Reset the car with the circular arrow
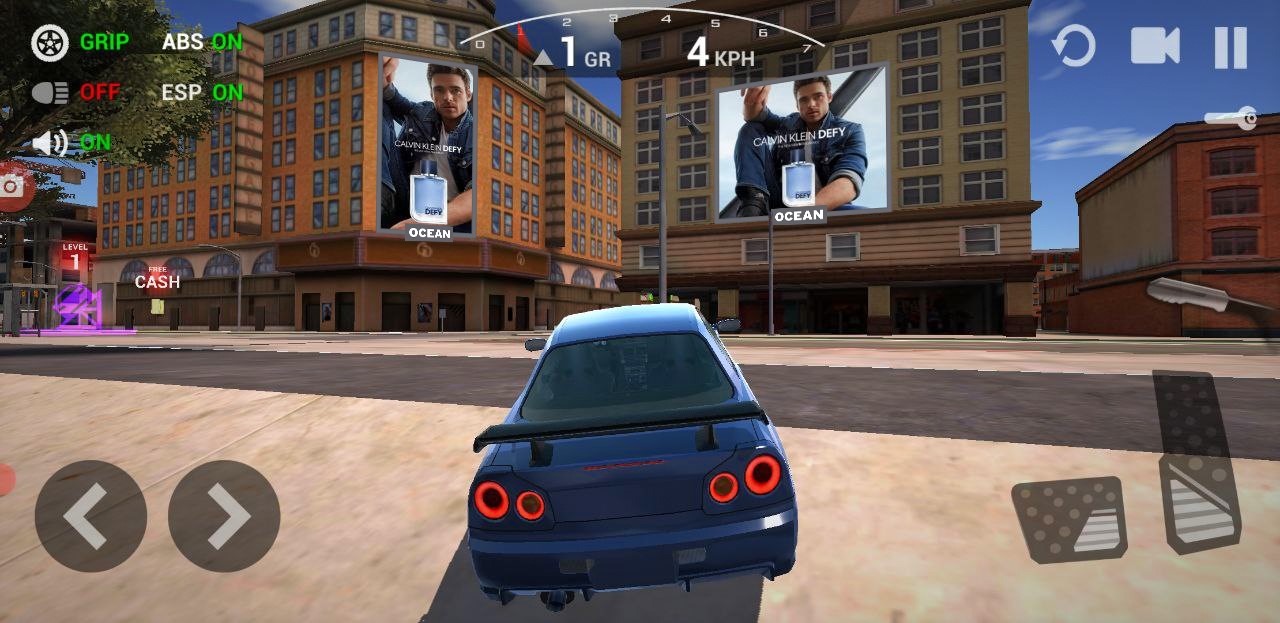 (1074, 46)
